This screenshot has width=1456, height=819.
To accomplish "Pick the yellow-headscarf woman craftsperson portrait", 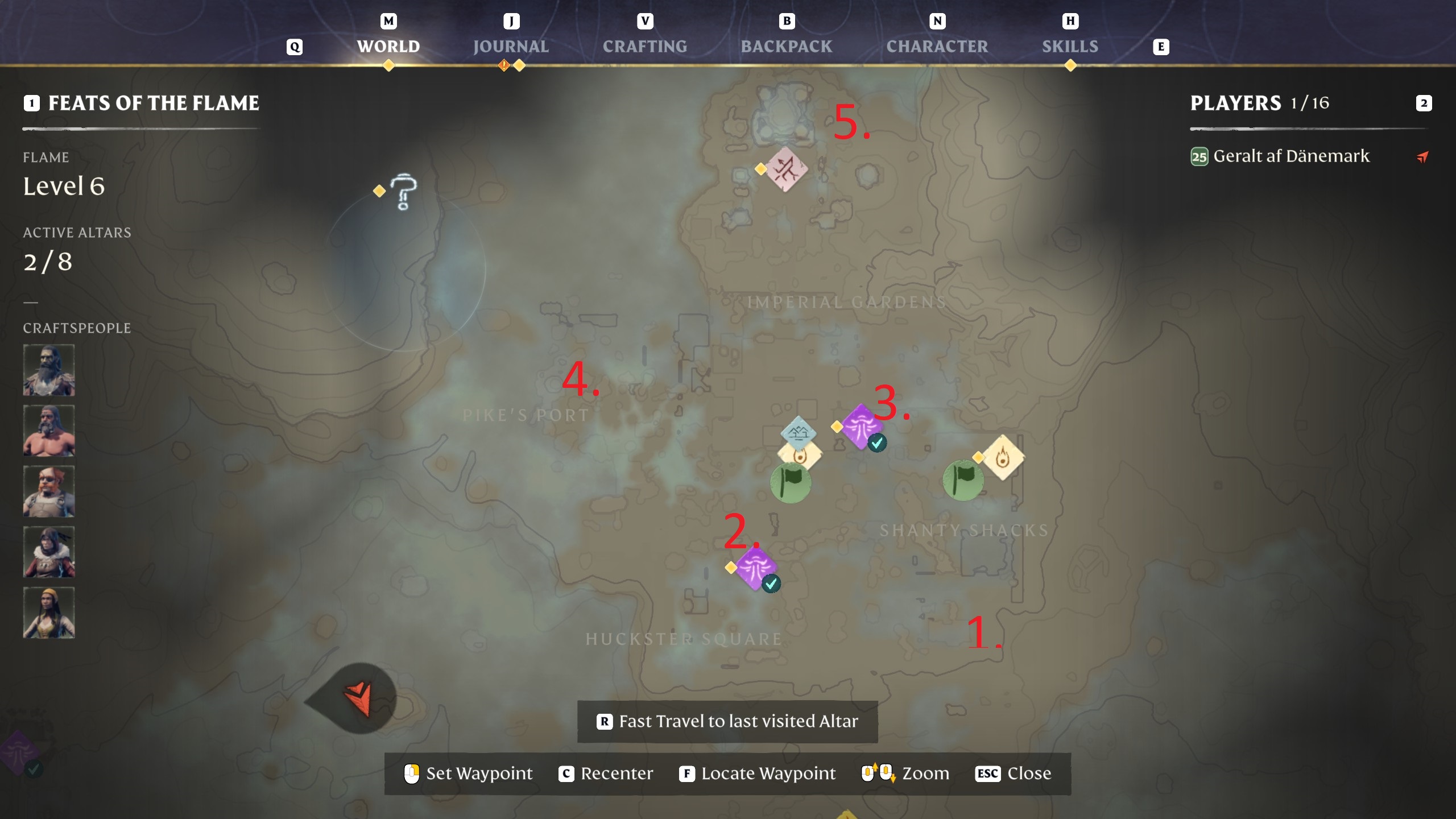I will (49, 613).
